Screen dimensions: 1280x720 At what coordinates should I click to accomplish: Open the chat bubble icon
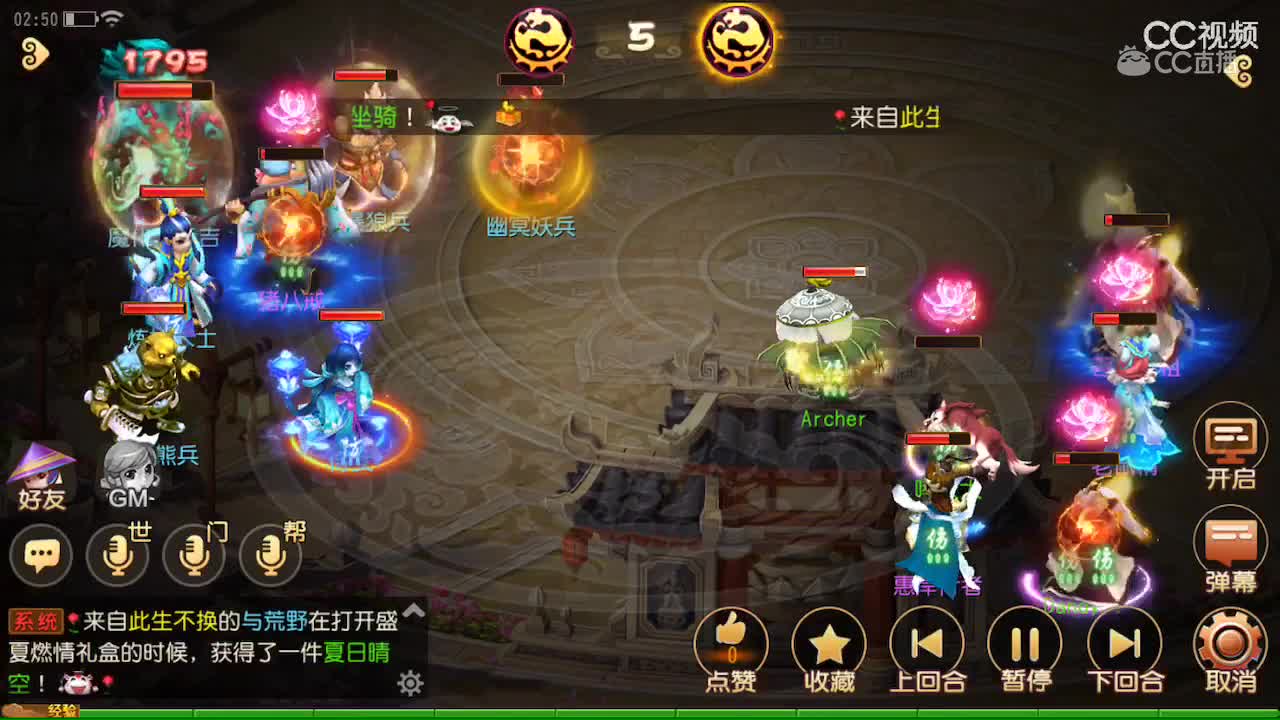[43, 555]
